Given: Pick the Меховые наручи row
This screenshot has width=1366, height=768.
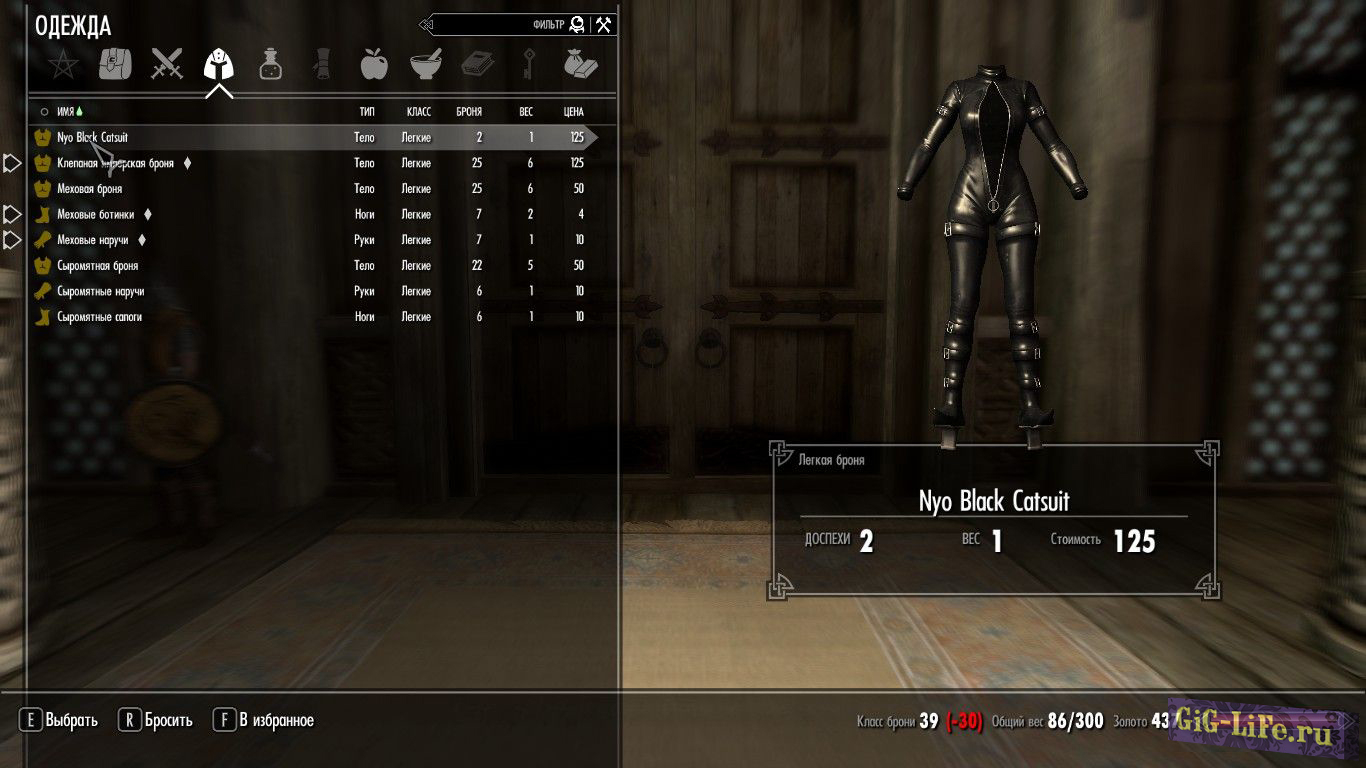Looking at the screenshot, I should [92, 240].
